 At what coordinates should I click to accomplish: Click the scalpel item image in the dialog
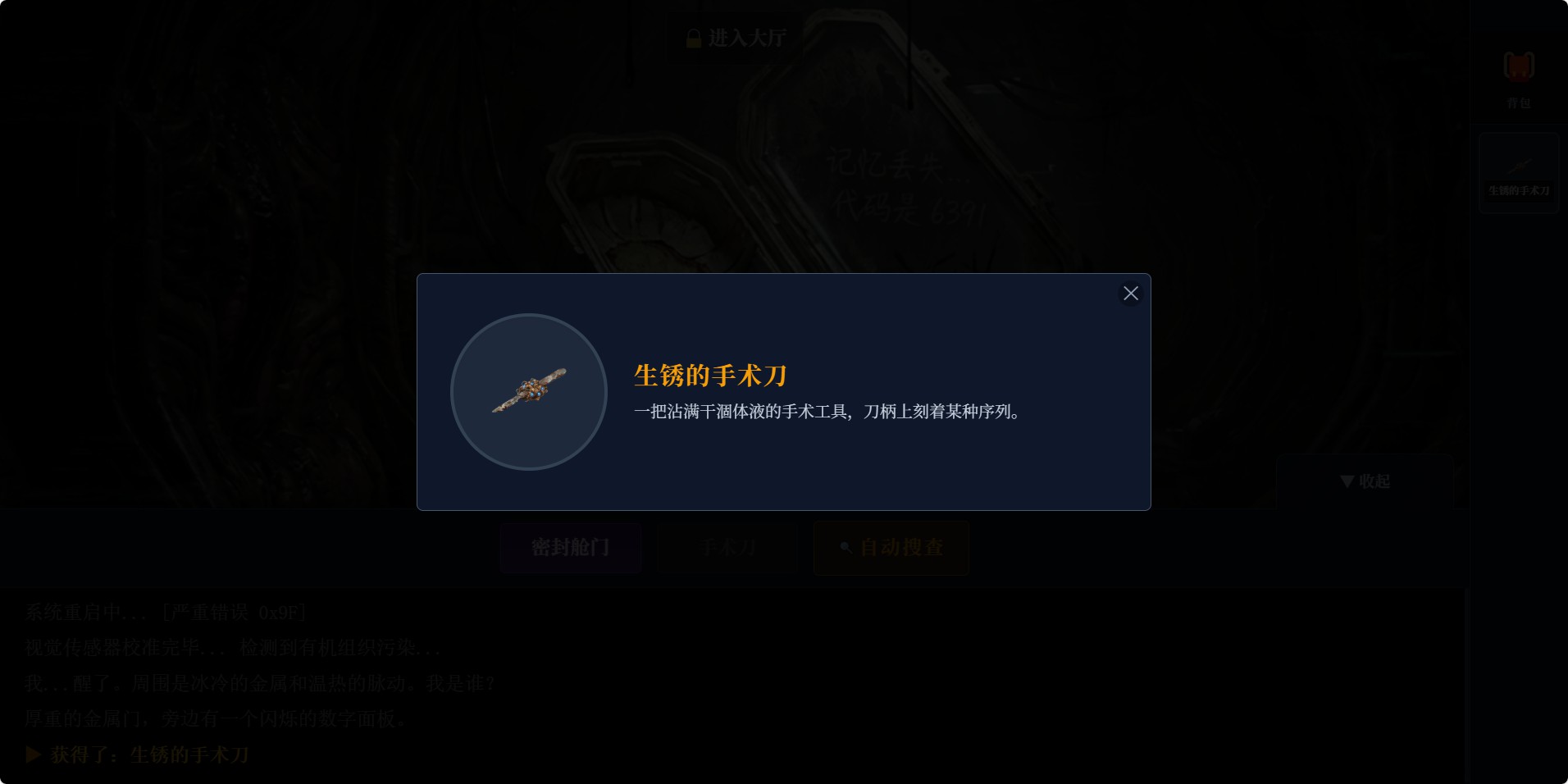click(529, 392)
